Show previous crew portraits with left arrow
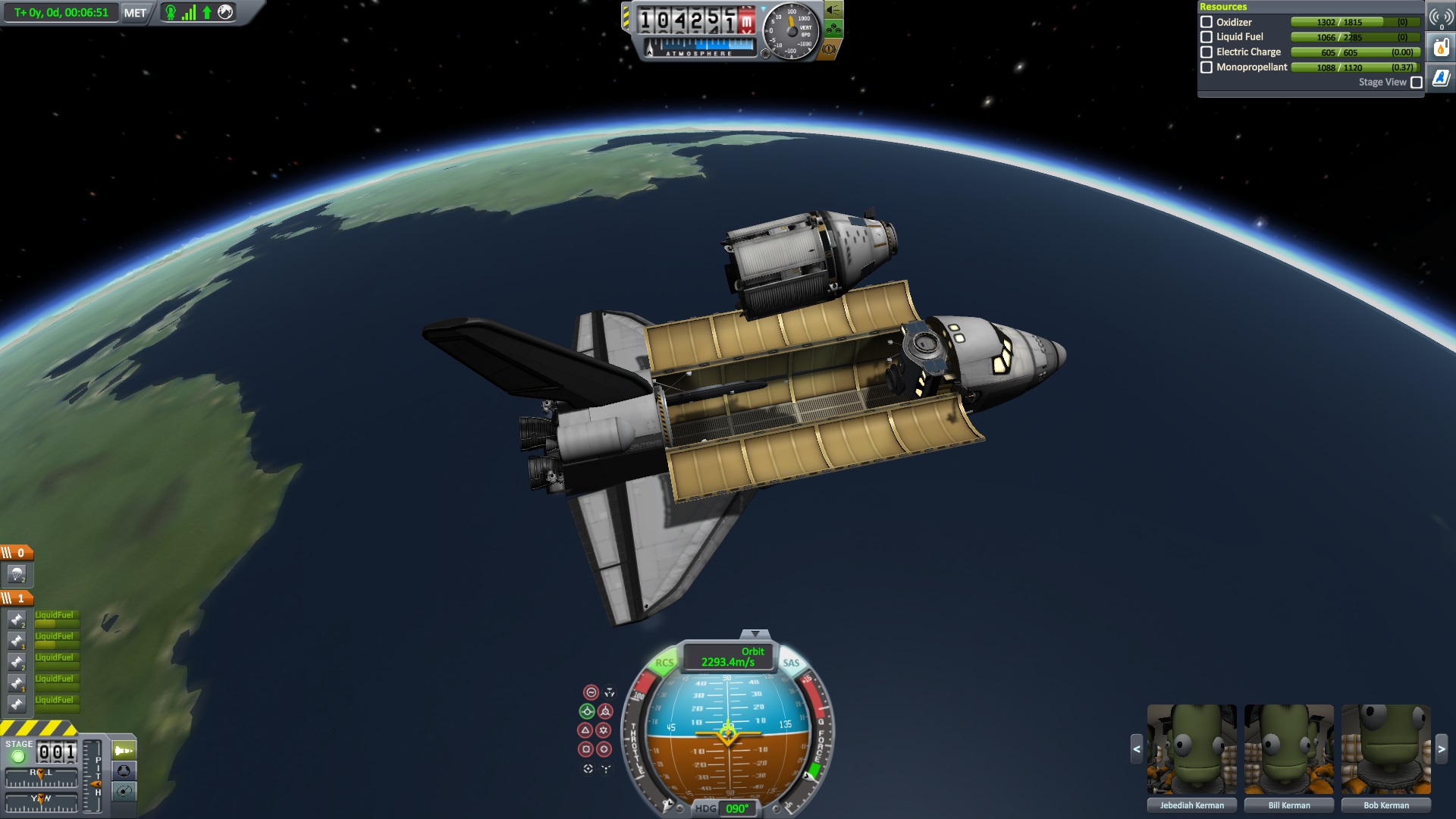 pos(1136,749)
